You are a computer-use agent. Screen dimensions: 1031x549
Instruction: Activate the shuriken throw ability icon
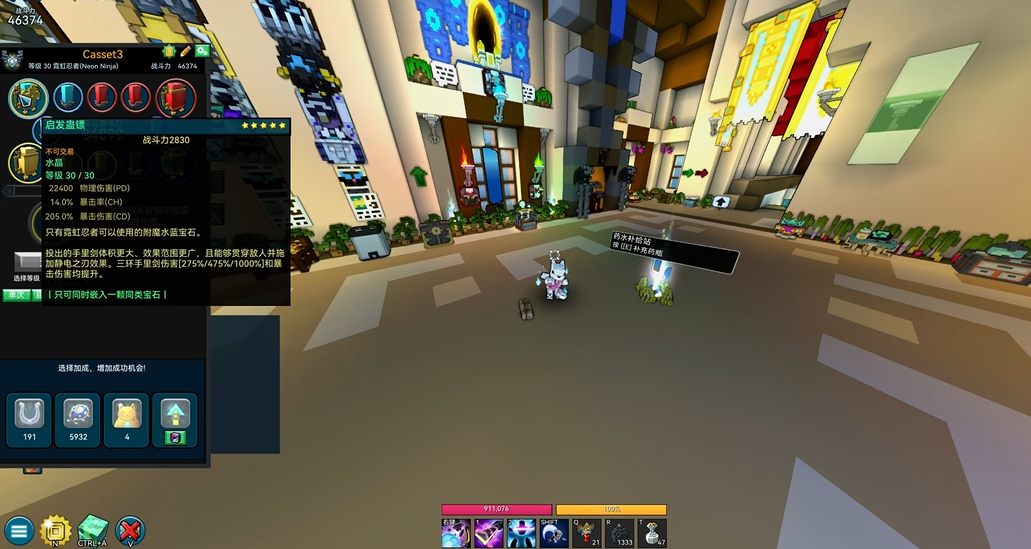click(455, 532)
